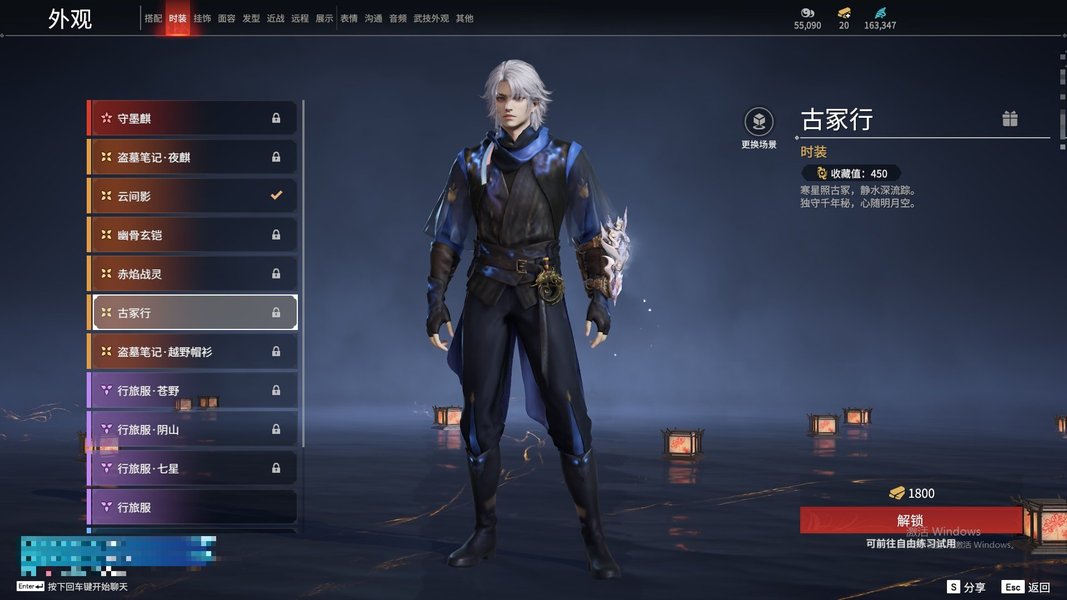Select the 守墨麒 outfit row

coord(193,118)
